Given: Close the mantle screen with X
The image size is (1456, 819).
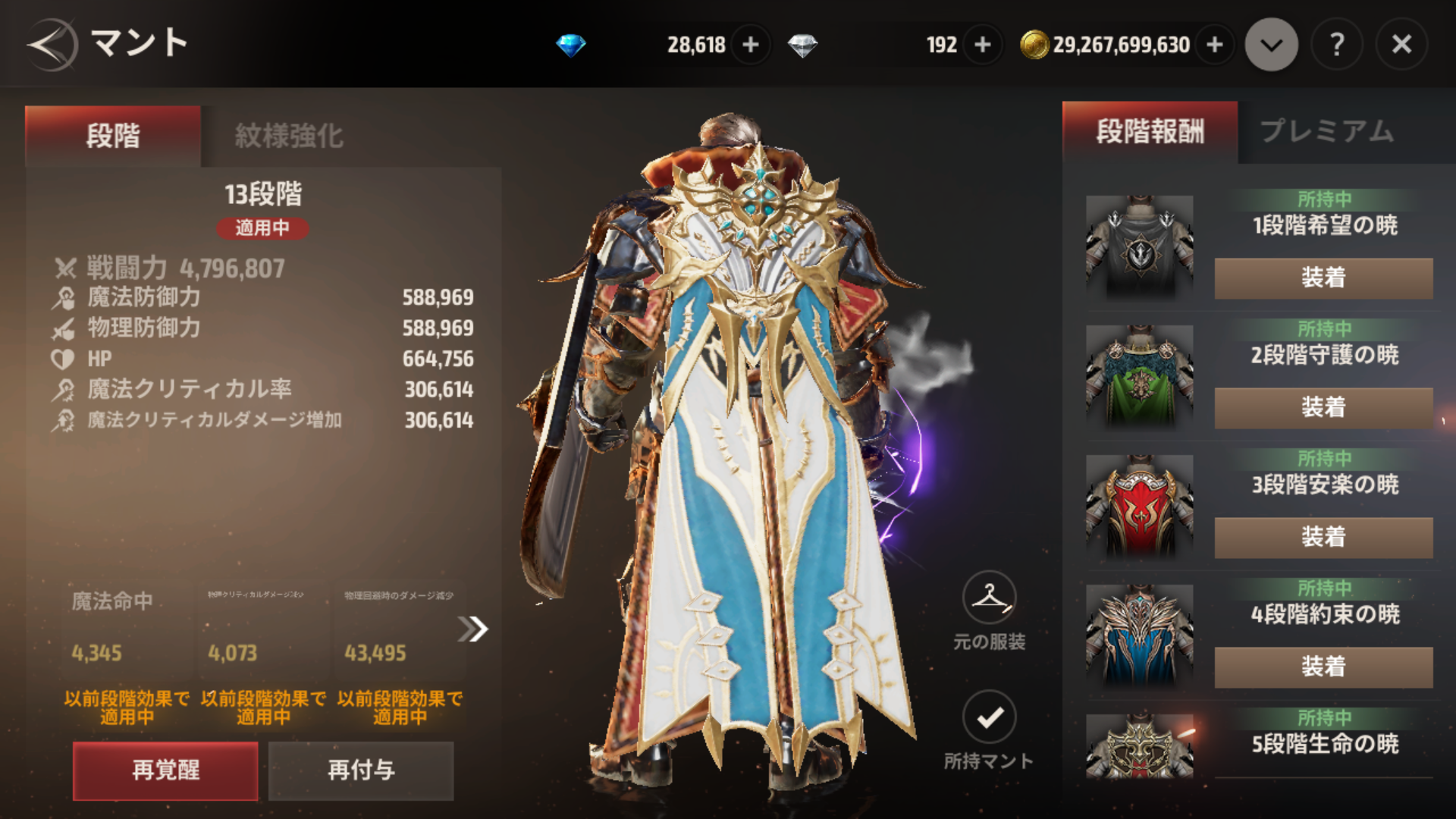Looking at the screenshot, I should pyautogui.click(x=1401, y=45).
